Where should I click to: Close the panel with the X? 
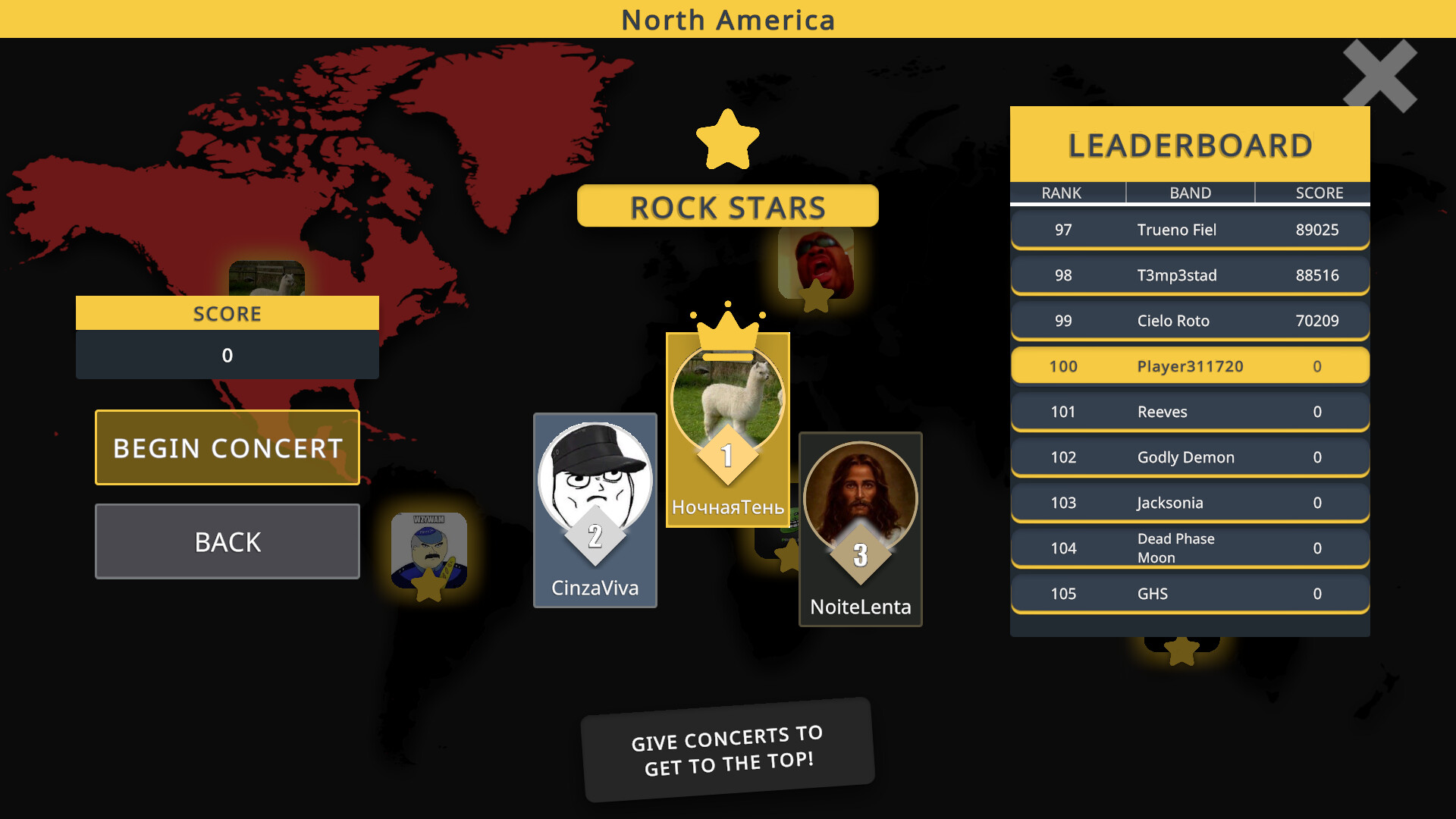pos(1379,76)
